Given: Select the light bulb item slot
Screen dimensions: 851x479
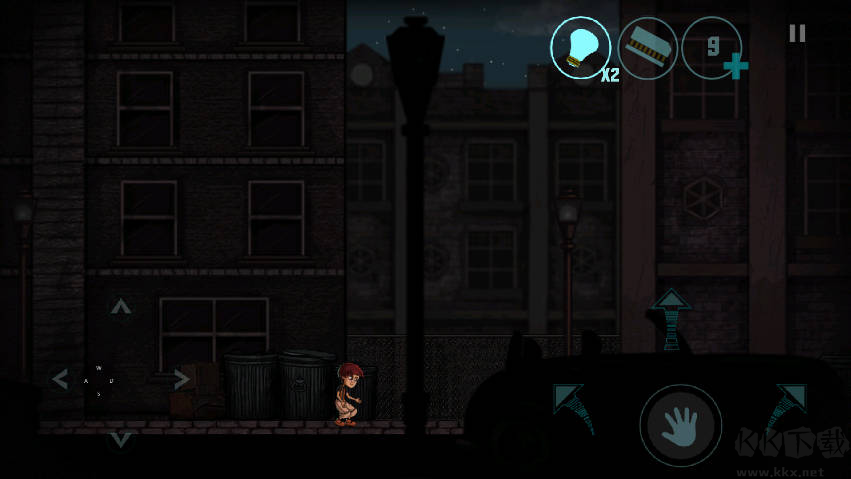Looking at the screenshot, I should 580,47.
